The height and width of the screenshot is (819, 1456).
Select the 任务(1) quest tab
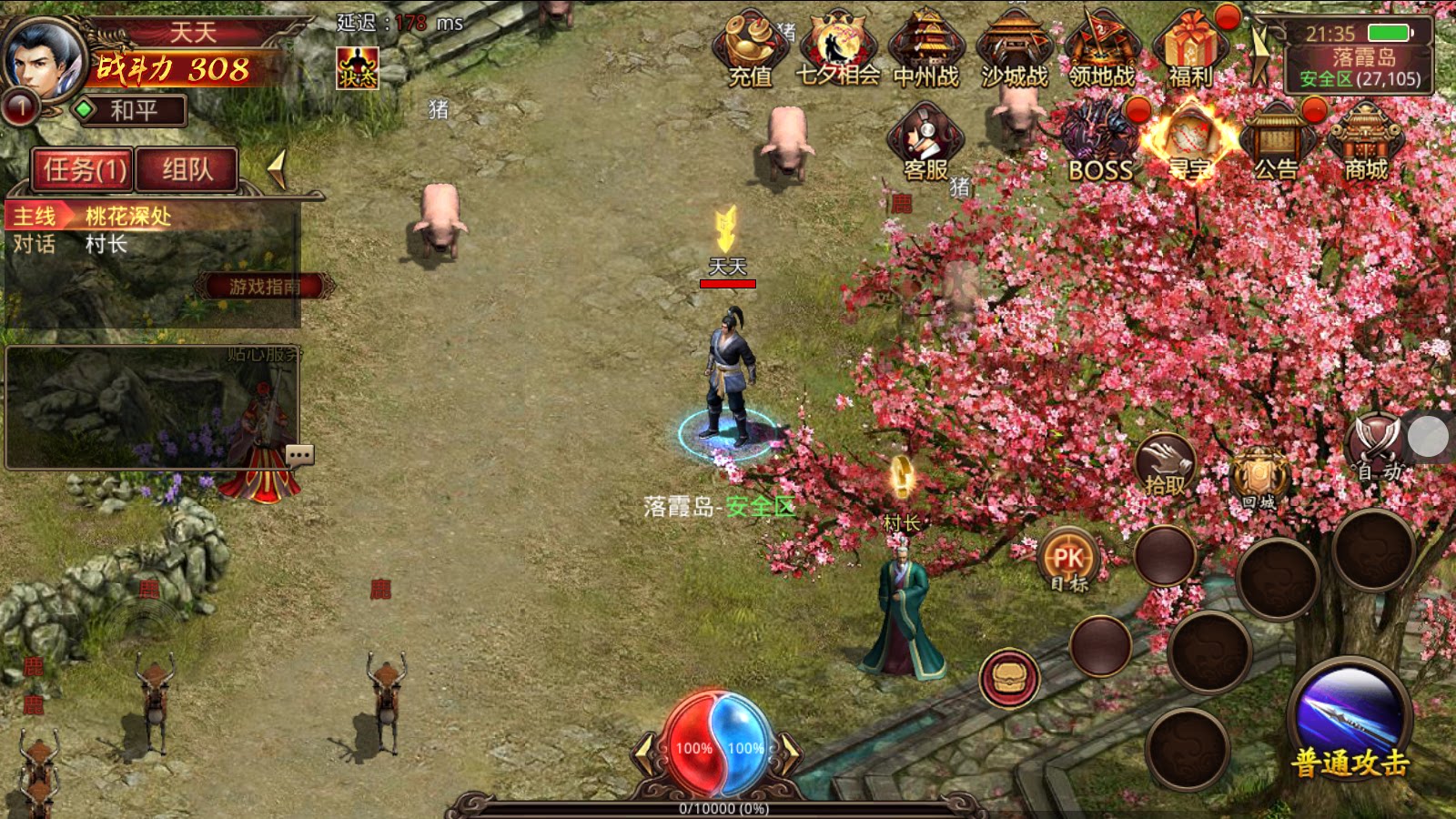[84, 170]
